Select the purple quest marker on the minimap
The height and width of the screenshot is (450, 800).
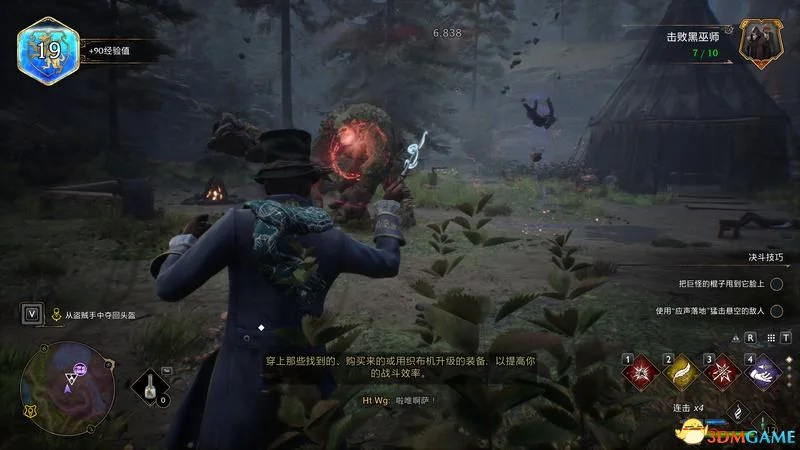pyautogui.click(x=77, y=369)
